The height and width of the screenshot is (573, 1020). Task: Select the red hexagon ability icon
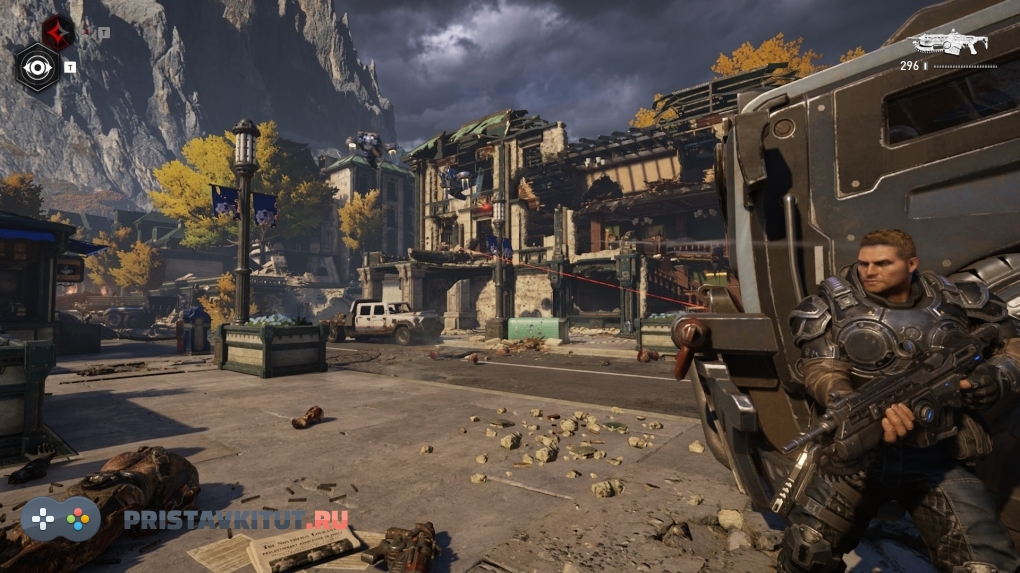click(57, 32)
